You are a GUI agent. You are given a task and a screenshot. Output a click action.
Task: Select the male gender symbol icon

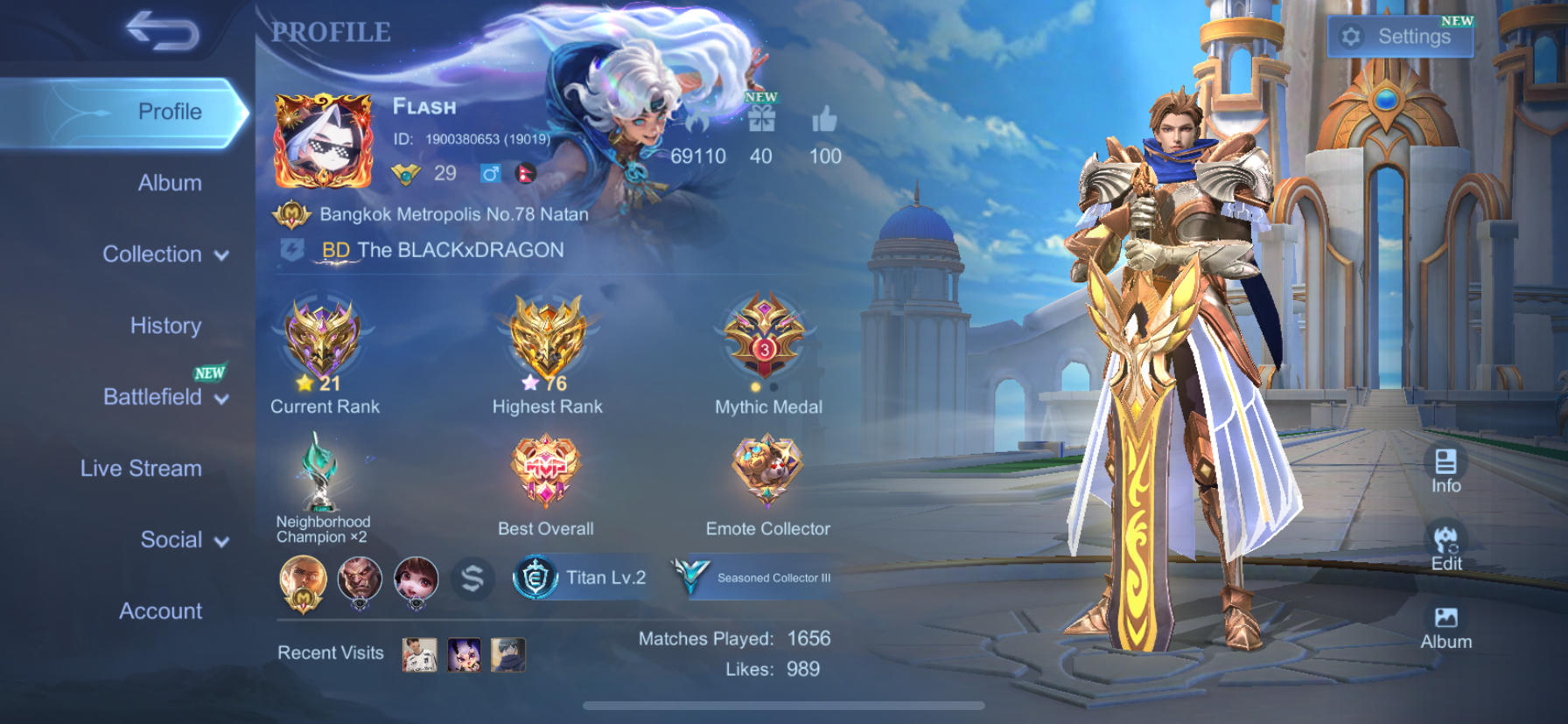tap(491, 173)
